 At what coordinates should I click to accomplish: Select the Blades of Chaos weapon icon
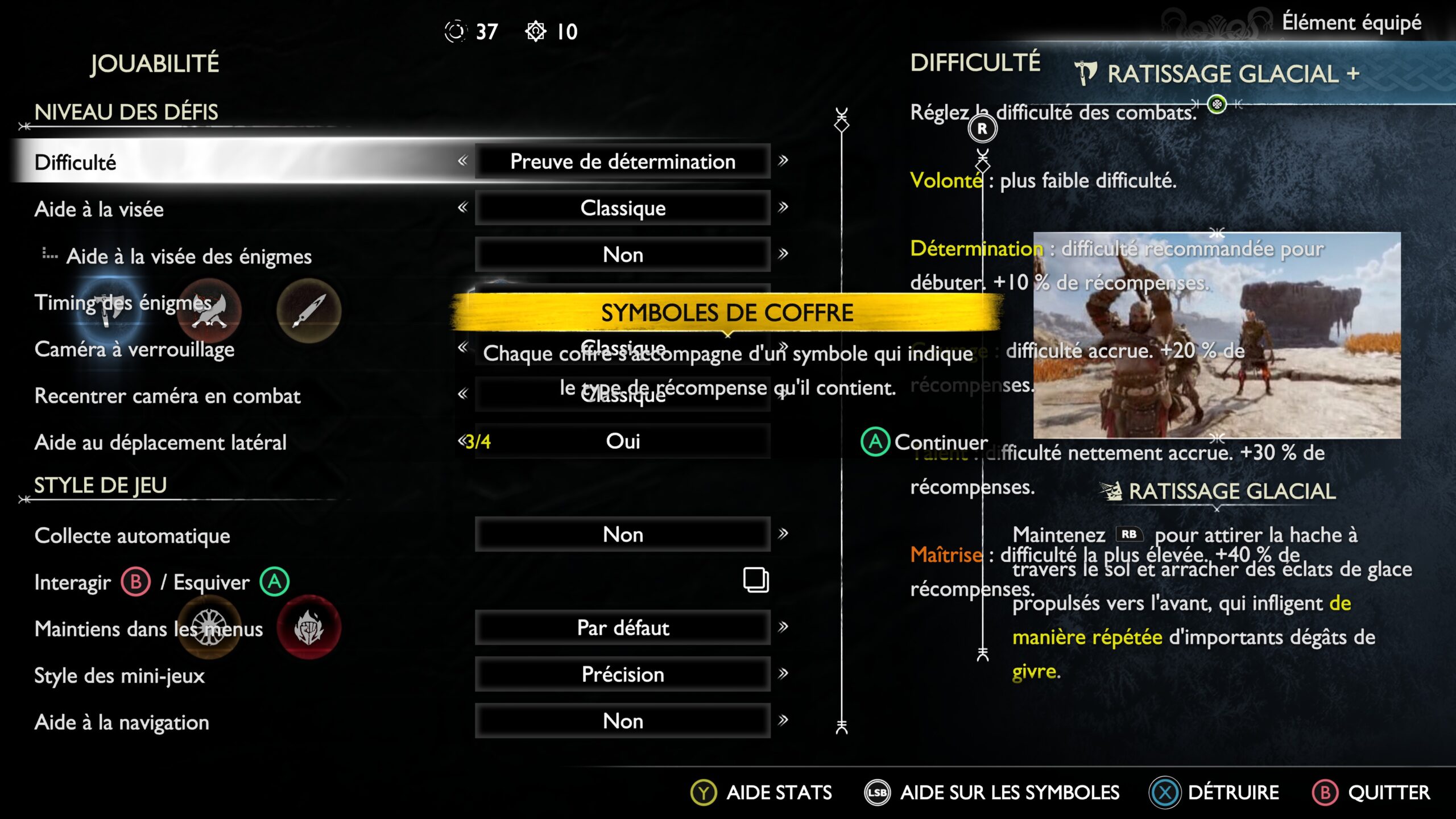(x=208, y=311)
